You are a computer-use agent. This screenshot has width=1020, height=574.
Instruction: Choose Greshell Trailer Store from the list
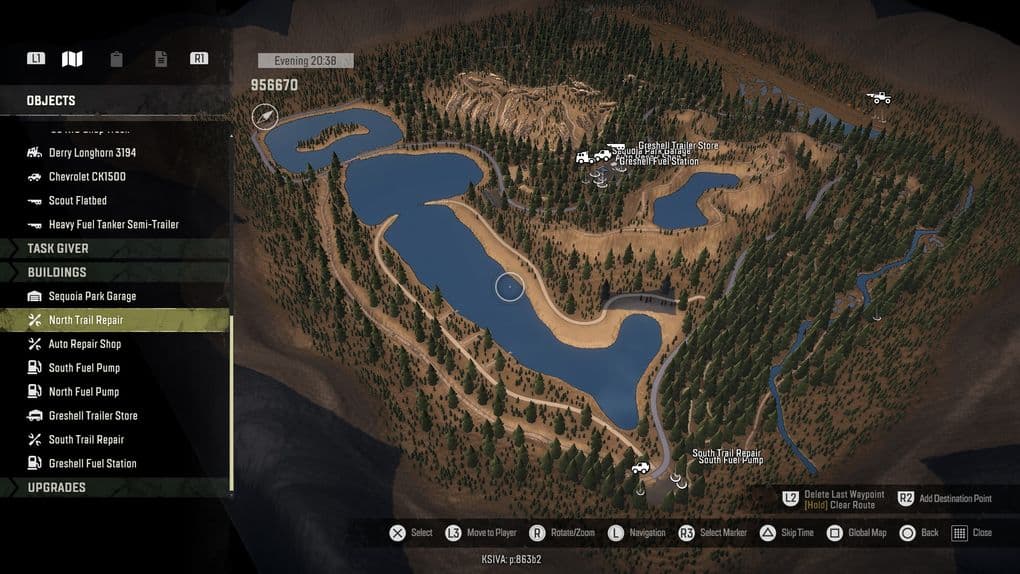[x=93, y=416]
